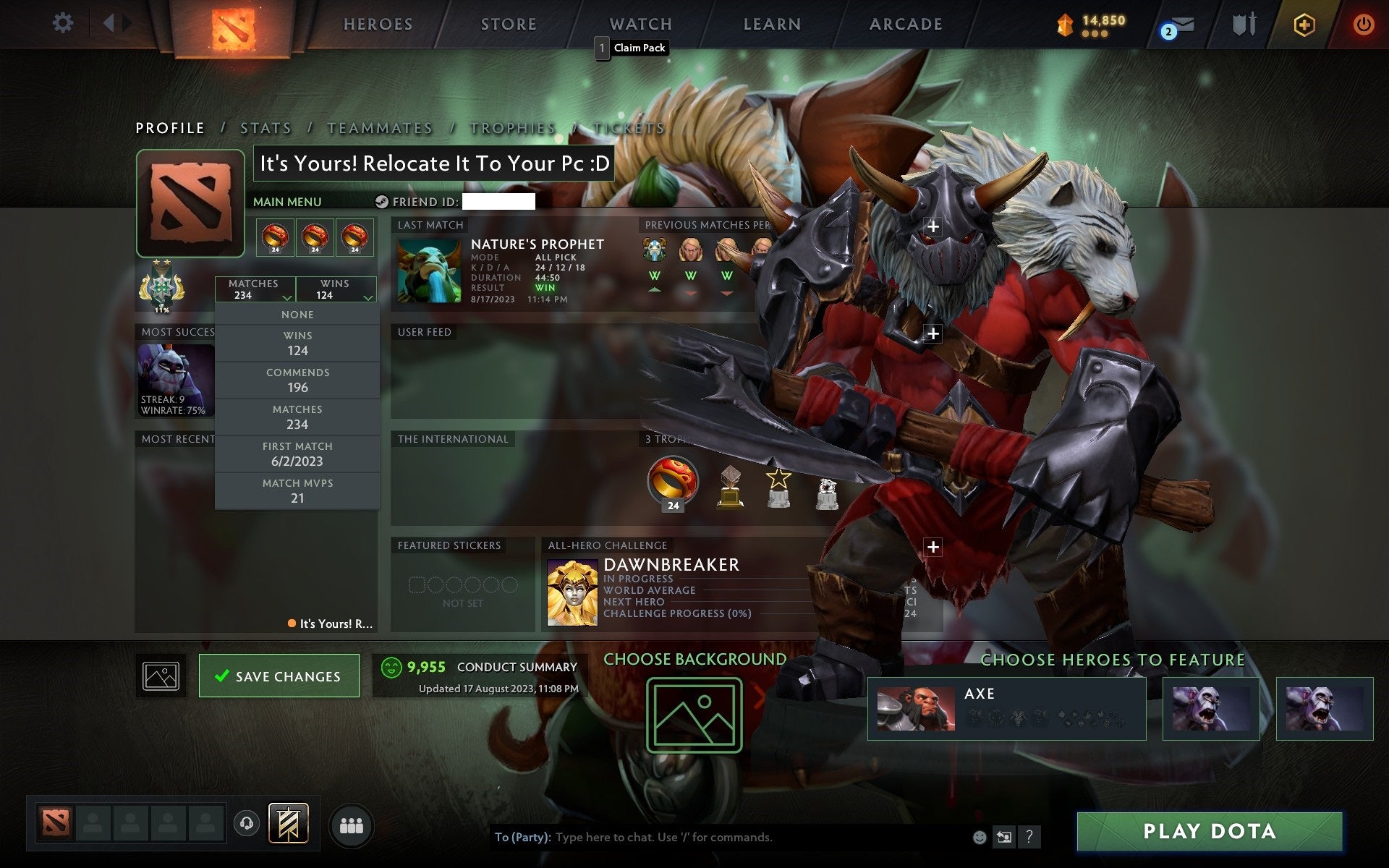Open the friends list people icon
This screenshot has height=868, width=1389.
350,823
